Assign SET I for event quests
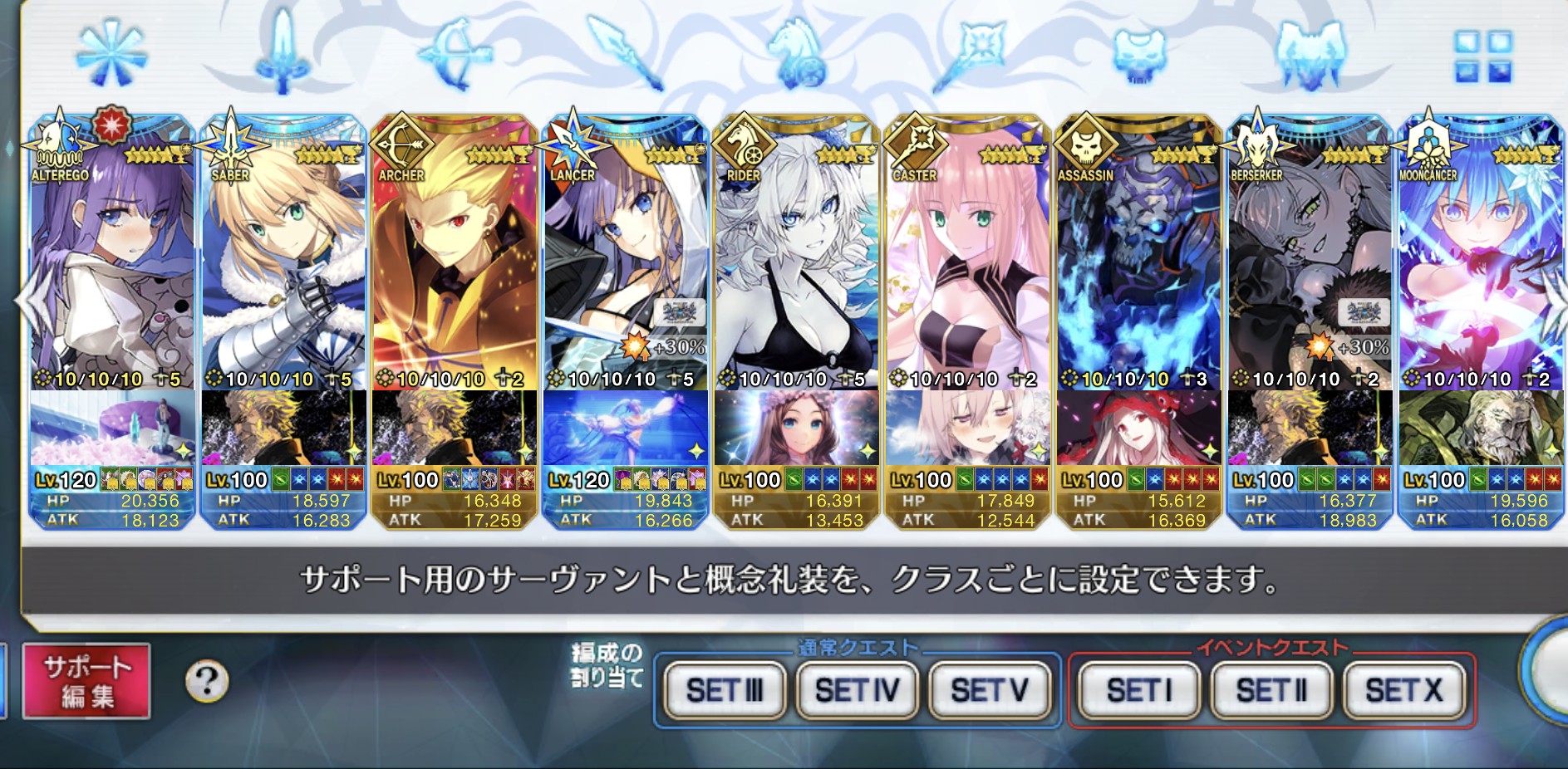Image resolution: width=1568 pixels, height=769 pixels. (x=1138, y=690)
